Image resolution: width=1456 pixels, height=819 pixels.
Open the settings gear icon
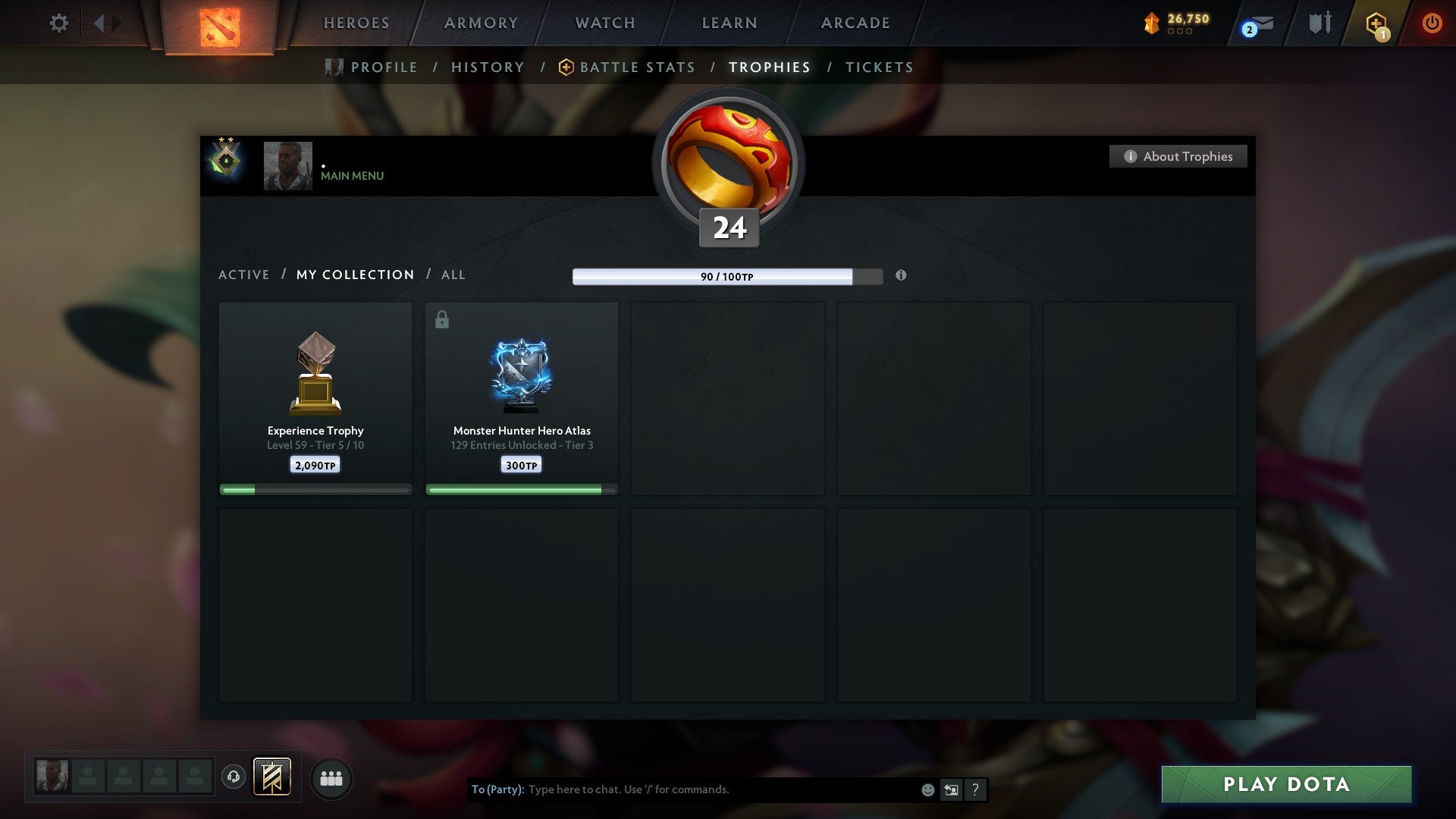pyautogui.click(x=58, y=23)
